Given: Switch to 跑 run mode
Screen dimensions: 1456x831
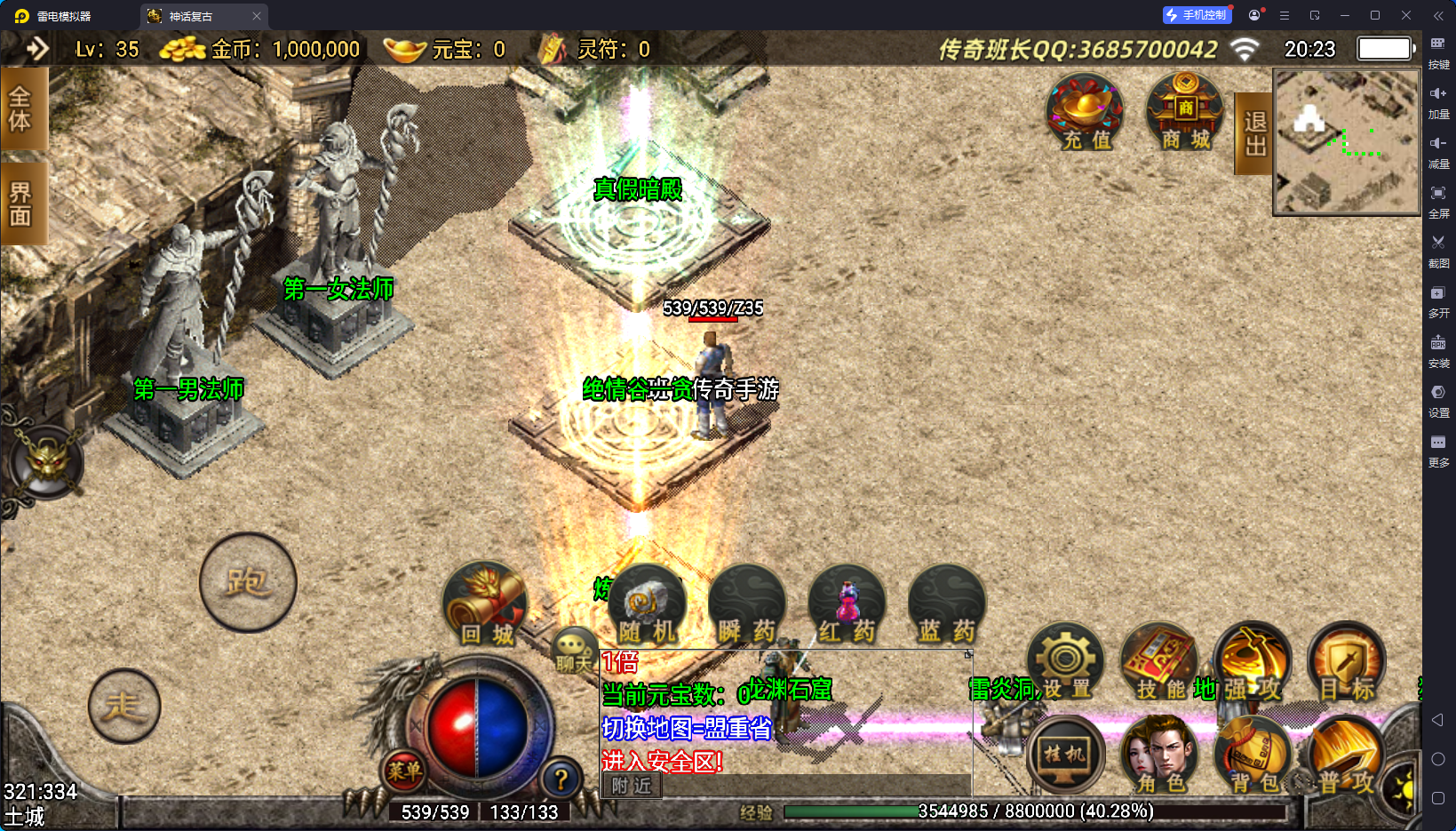Looking at the screenshot, I should (248, 583).
